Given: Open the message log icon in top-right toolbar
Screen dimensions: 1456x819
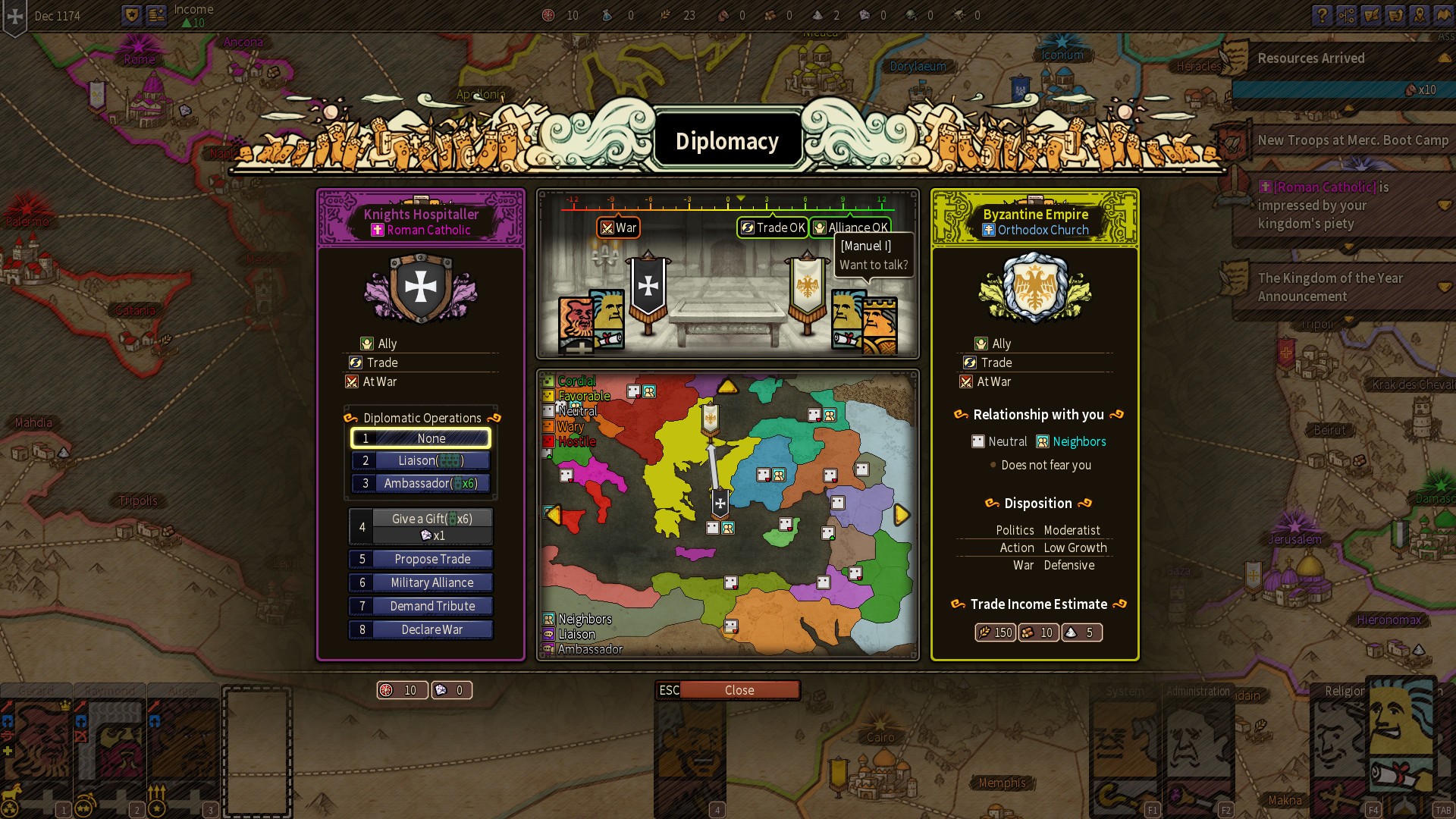Looking at the screenshot, I should pos(1371,15).
